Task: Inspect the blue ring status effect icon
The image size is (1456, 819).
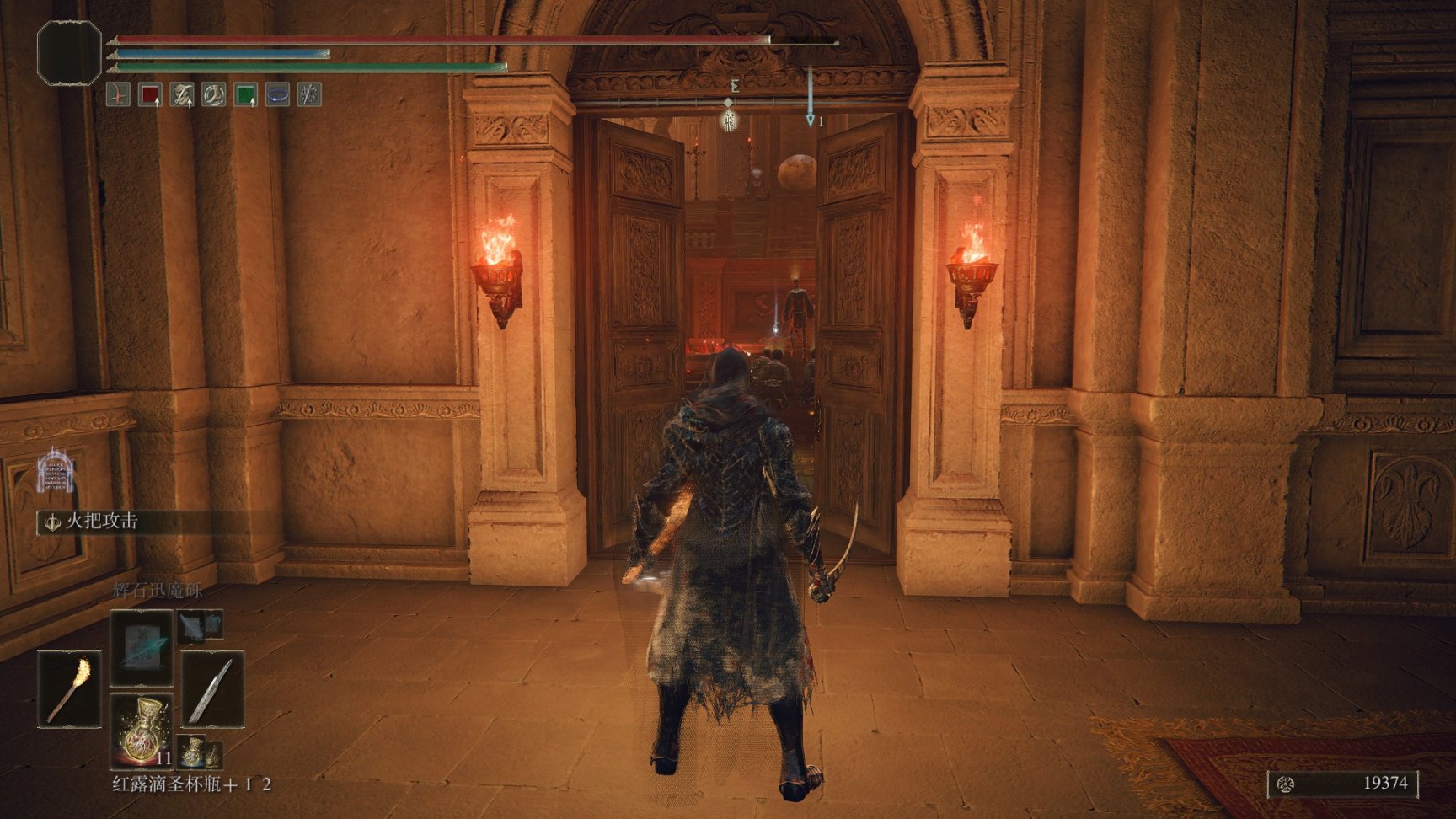Action: [277, 95]
